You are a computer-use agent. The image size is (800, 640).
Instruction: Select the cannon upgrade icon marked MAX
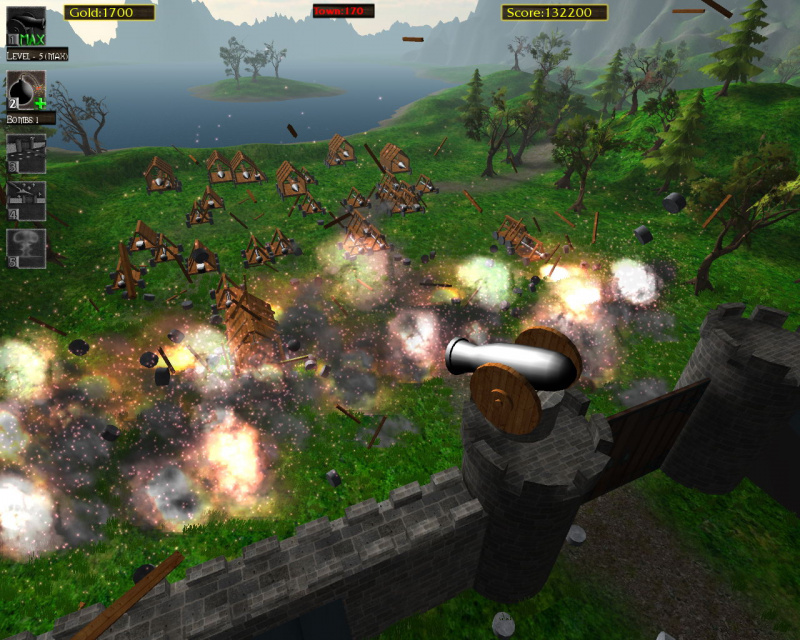point(26,26)
